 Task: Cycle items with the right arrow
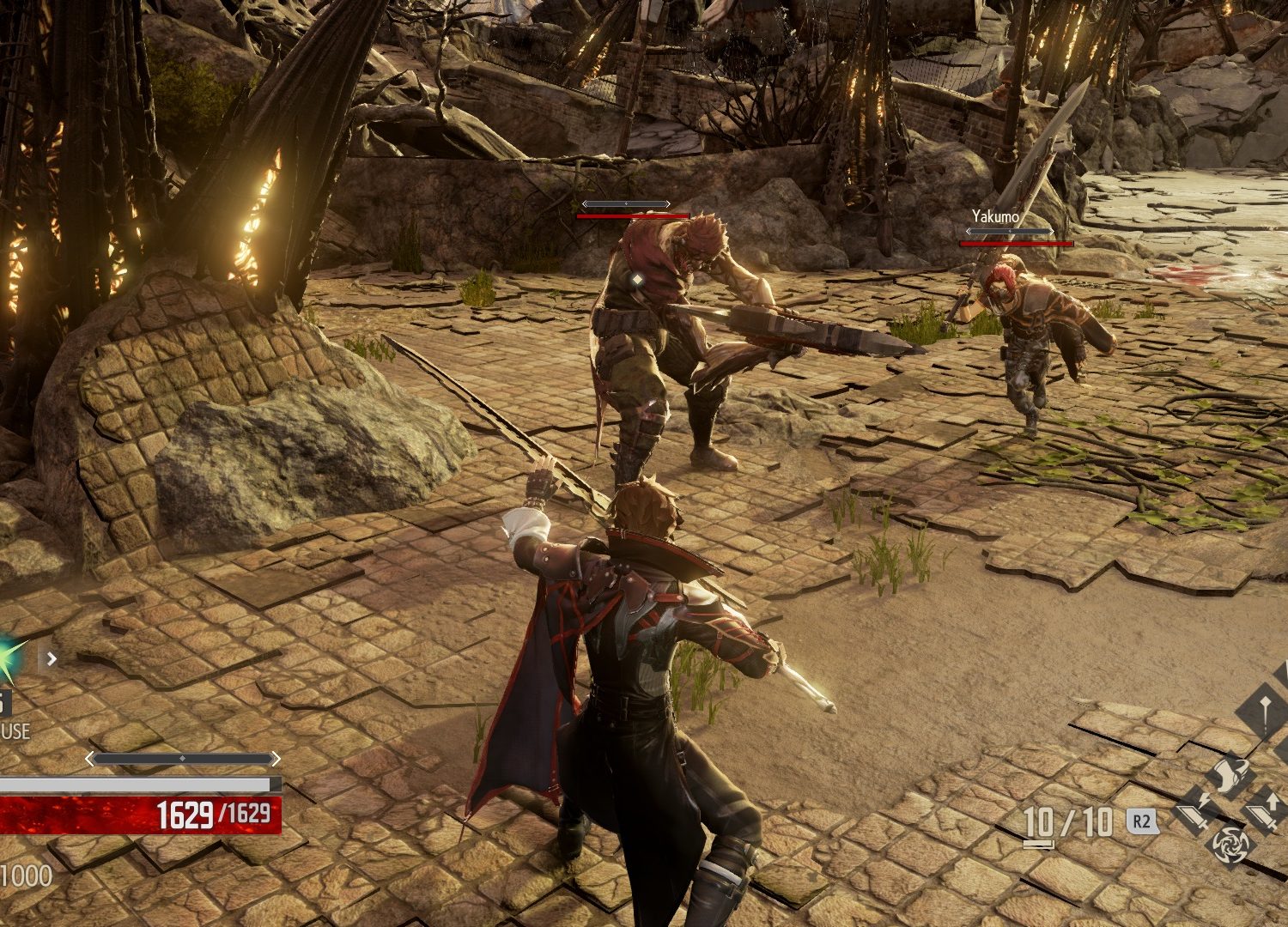[52, 659]
